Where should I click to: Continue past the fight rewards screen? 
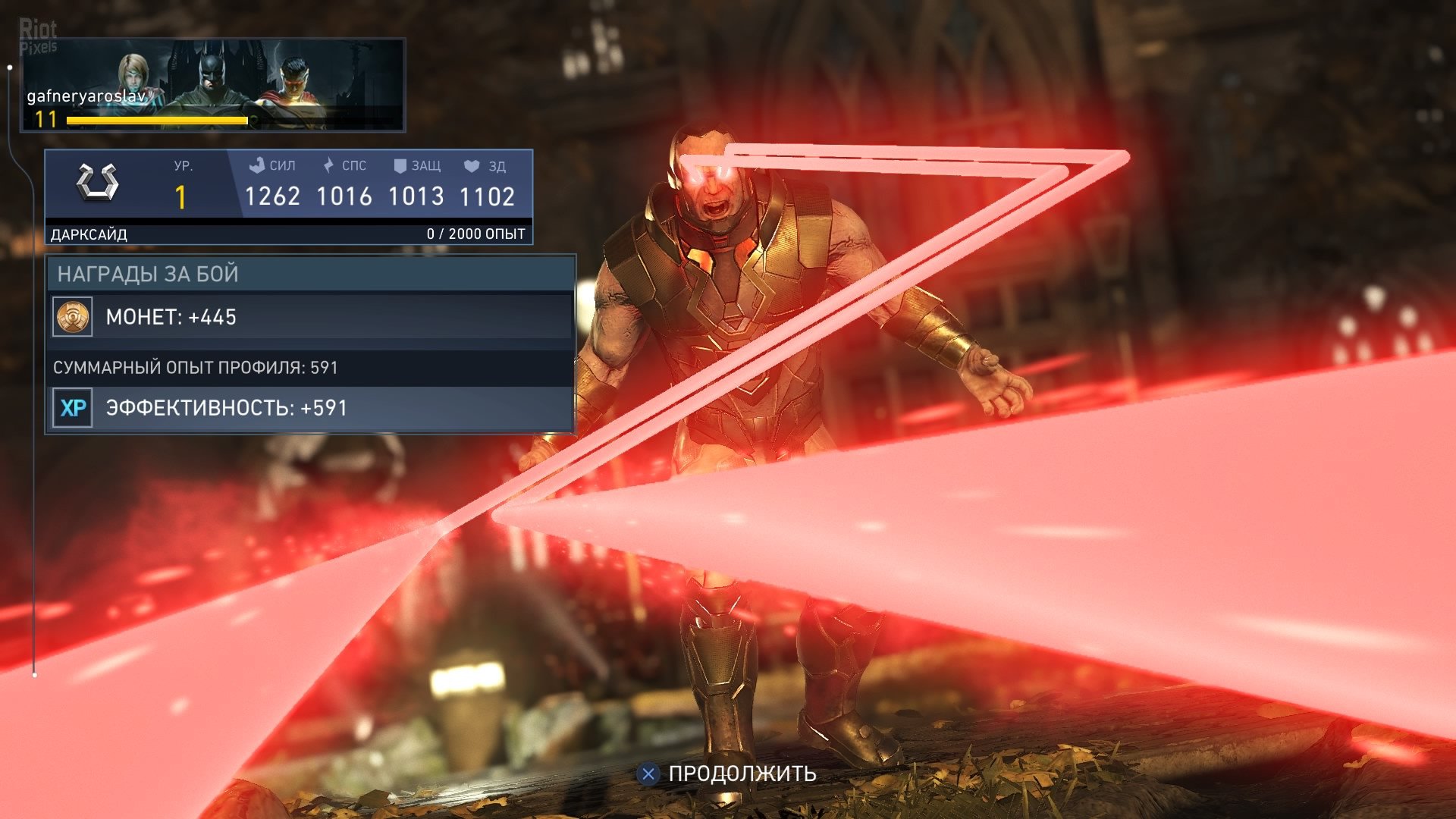[x=728, y=773]
